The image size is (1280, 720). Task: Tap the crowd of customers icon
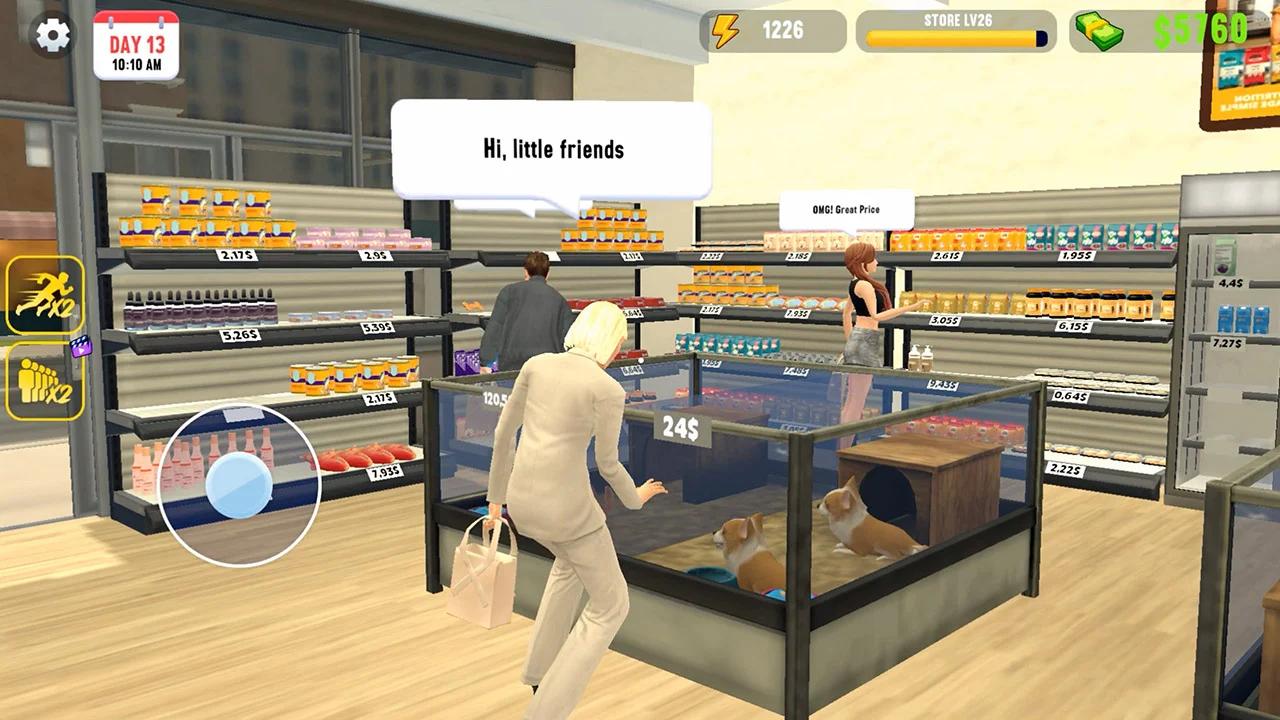coord(42,380)
